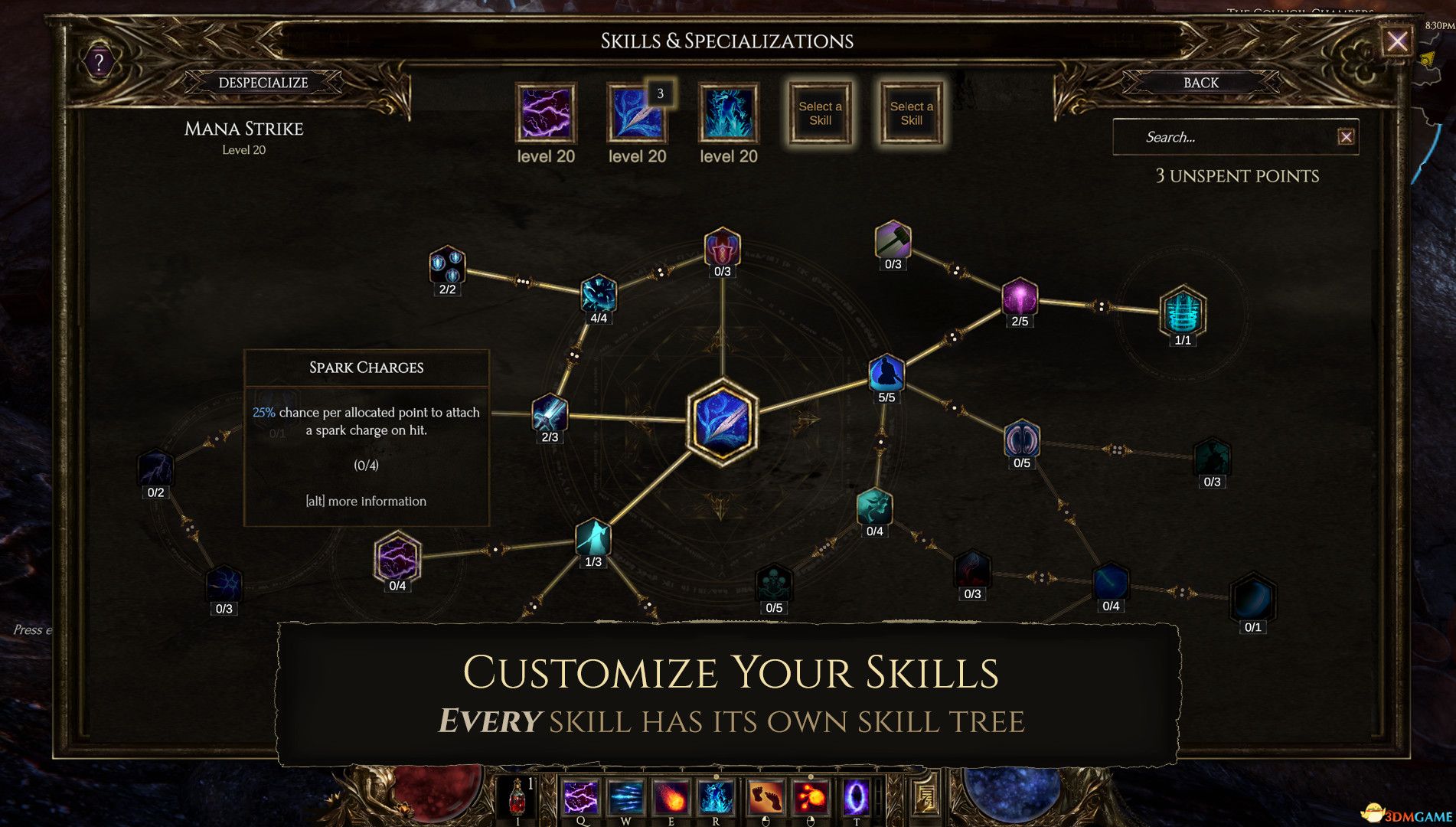The width and height of the screenshot is (1456, 827).
Task: Select the purple lightning skill slot
Action: click(x=546, y=114)
